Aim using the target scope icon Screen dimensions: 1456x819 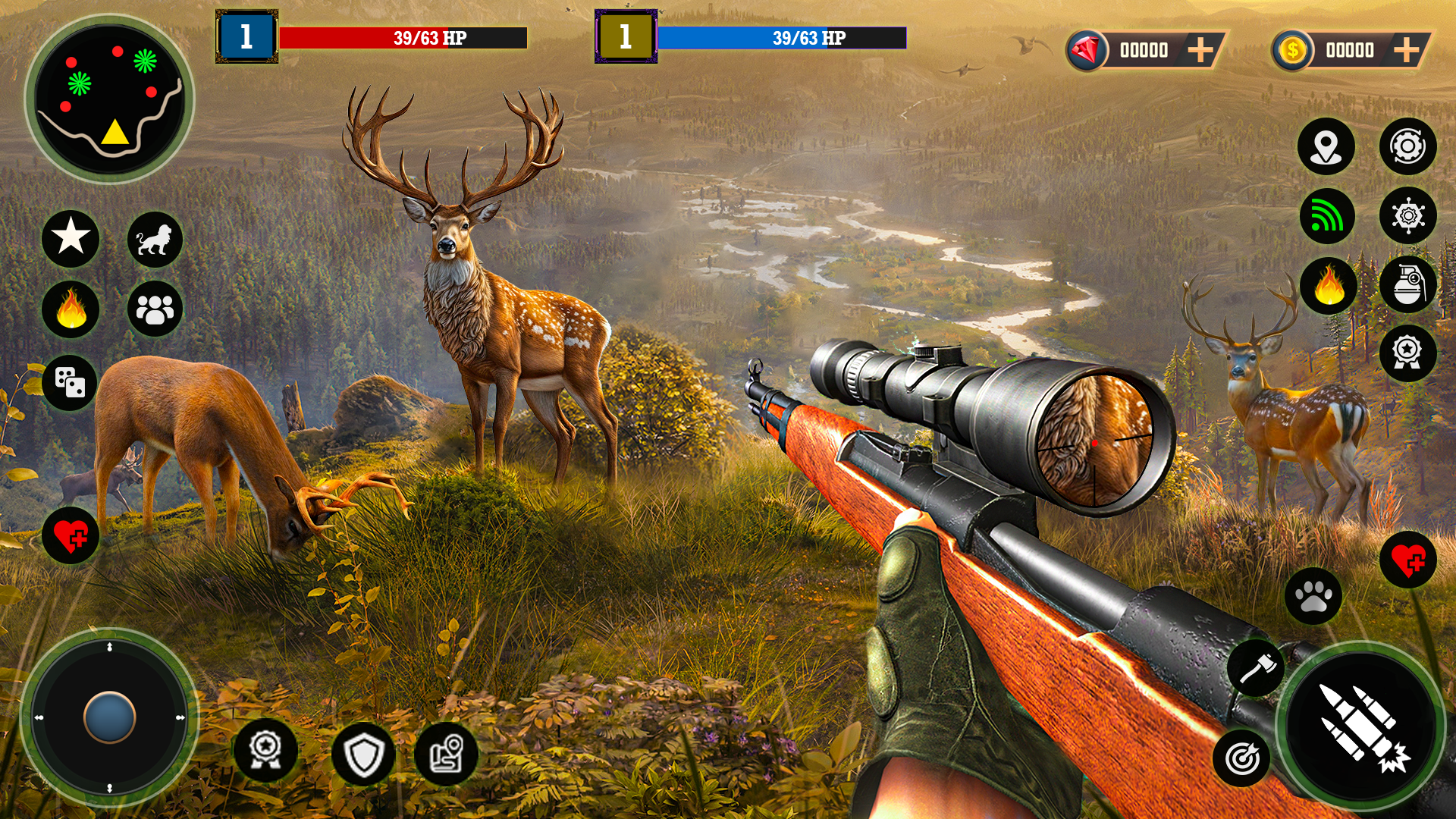pos(1242,757)
